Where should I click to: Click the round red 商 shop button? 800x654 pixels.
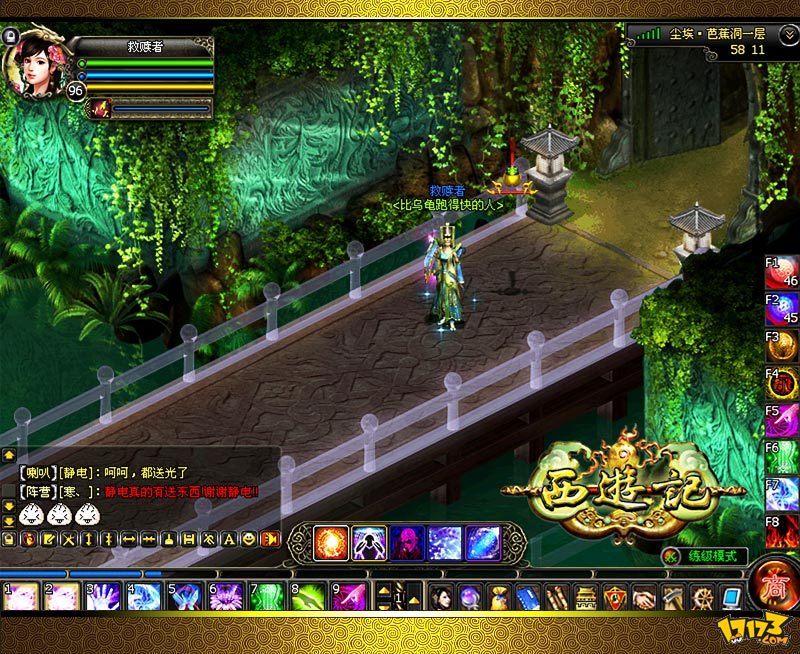773,582
